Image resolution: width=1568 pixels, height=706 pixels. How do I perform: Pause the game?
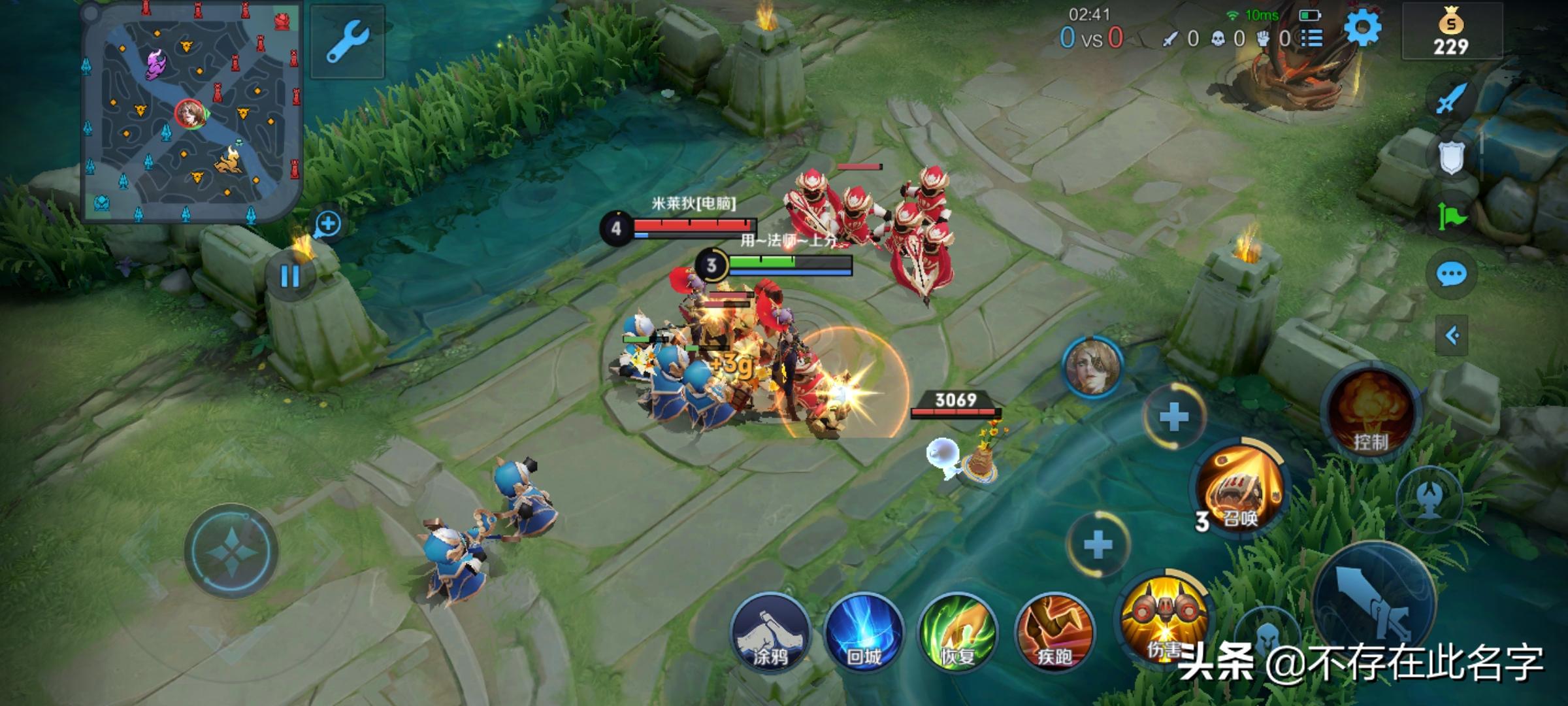click(x=289, y=276)
